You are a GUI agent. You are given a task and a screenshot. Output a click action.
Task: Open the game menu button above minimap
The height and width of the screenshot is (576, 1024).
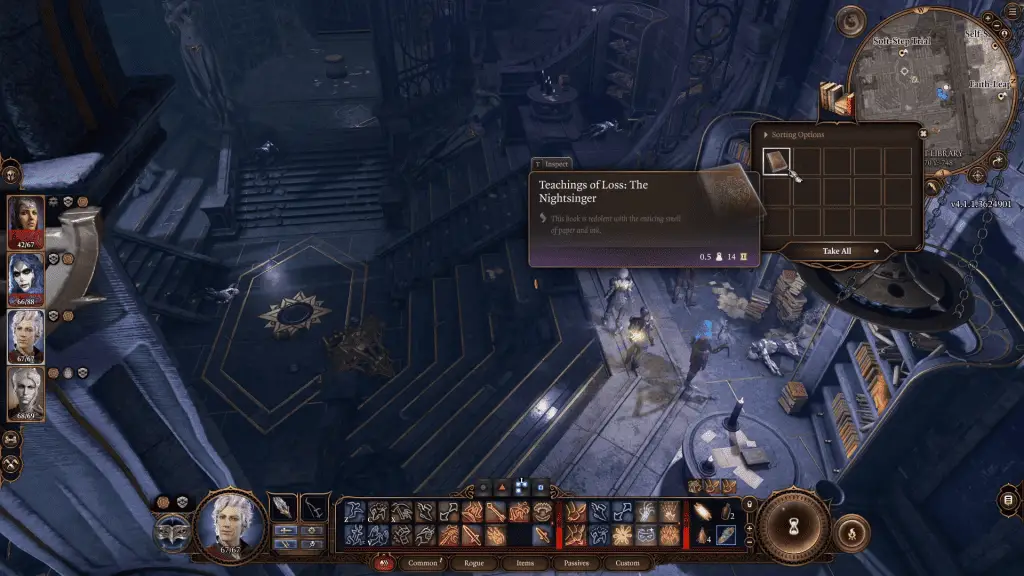tap(852, 20)
